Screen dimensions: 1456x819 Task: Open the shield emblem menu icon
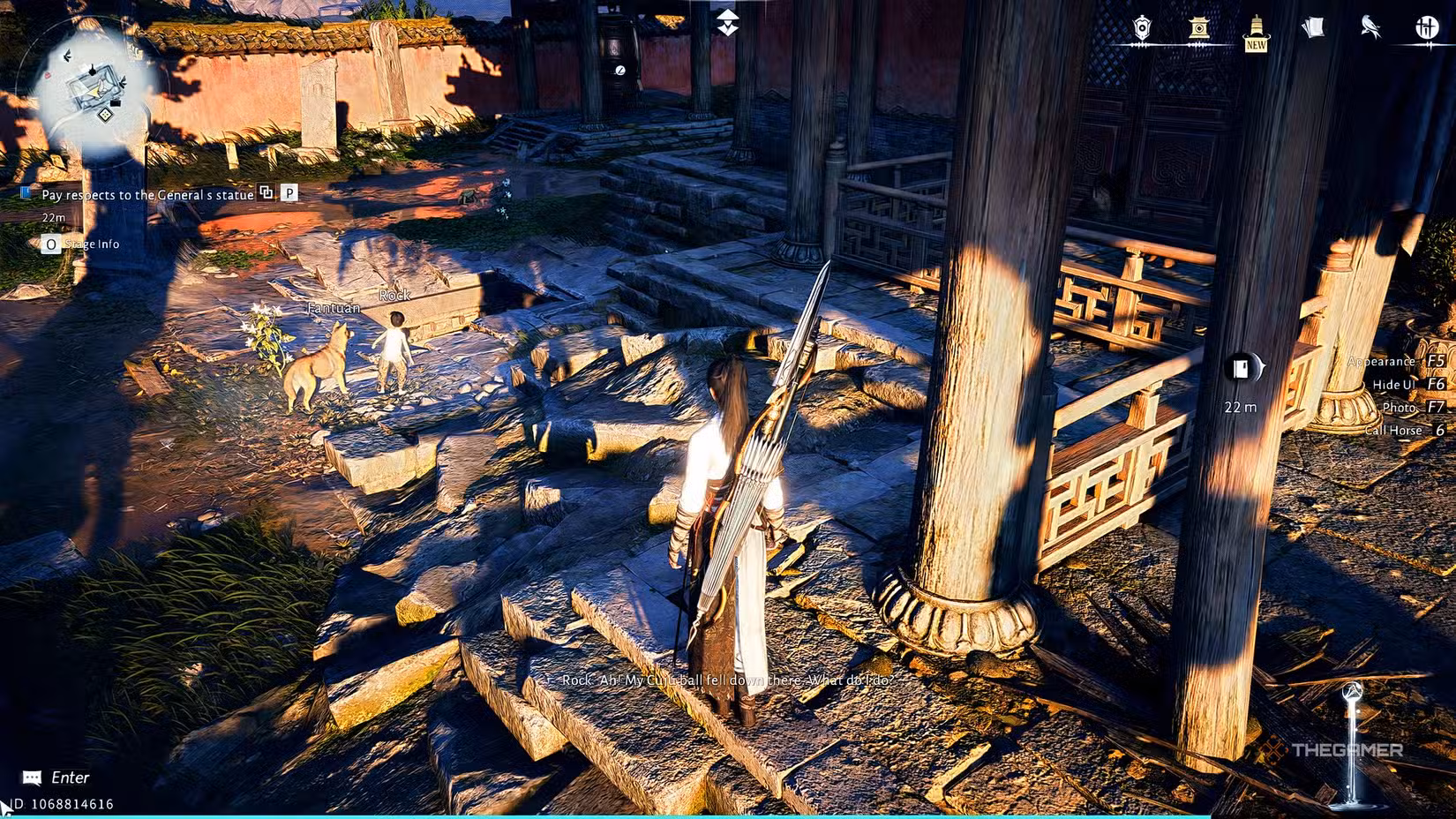point(1141,26)
